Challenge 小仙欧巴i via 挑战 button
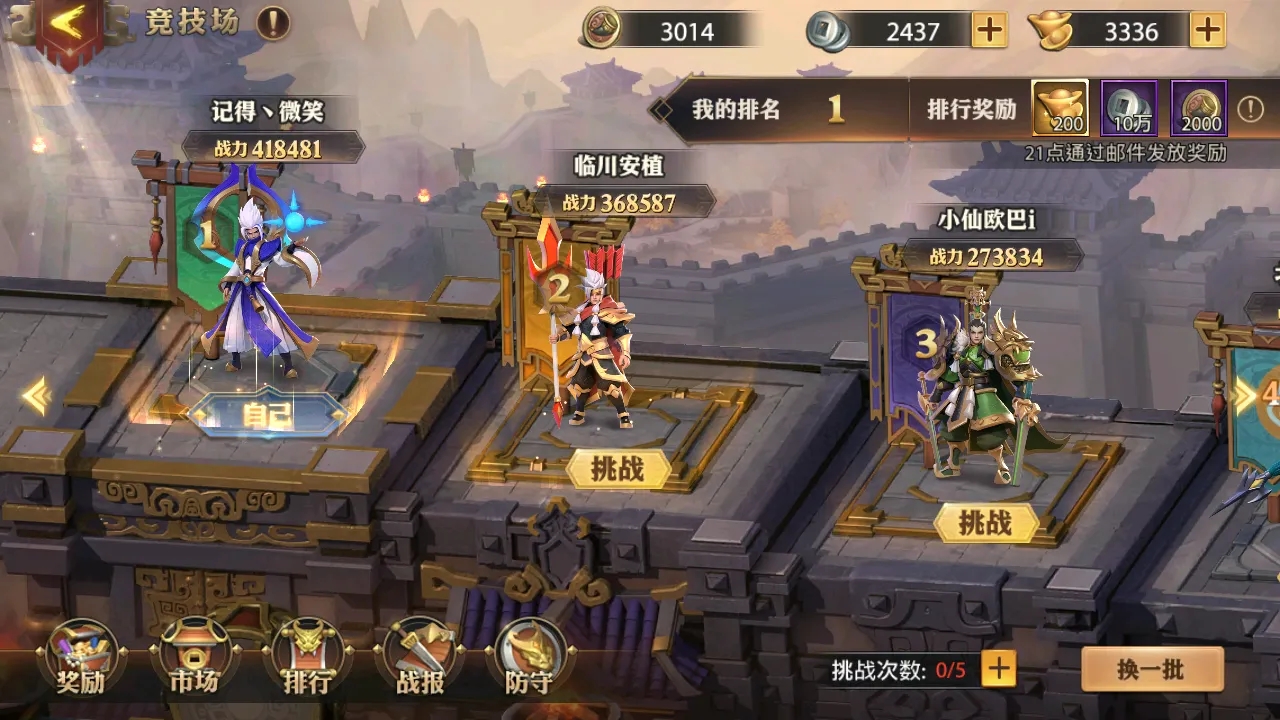The image size is (1280, 720). 985,521
